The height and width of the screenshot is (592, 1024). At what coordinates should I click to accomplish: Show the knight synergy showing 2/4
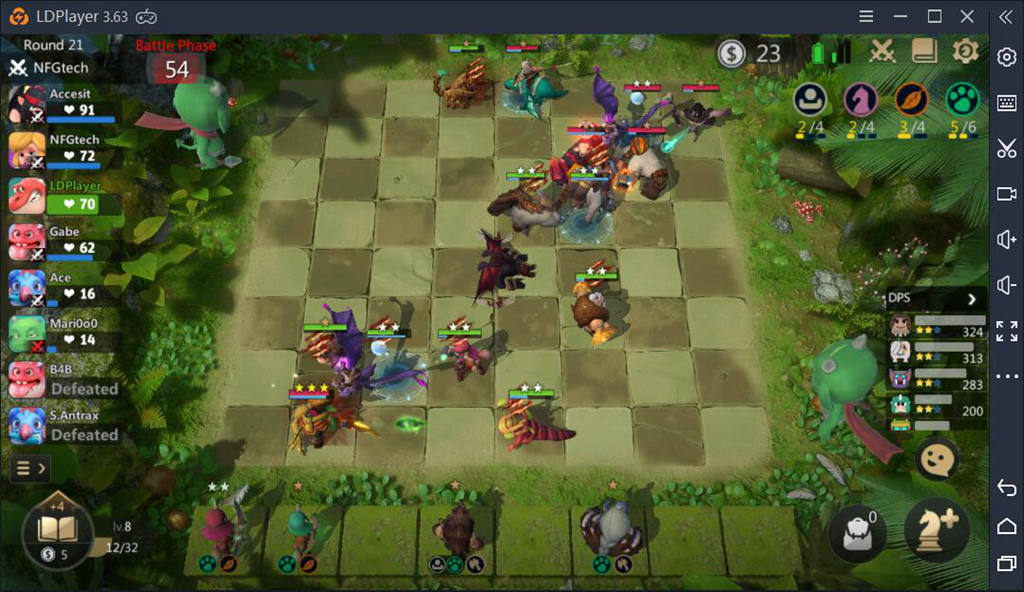pyautogui.click(x=859, y=100)
